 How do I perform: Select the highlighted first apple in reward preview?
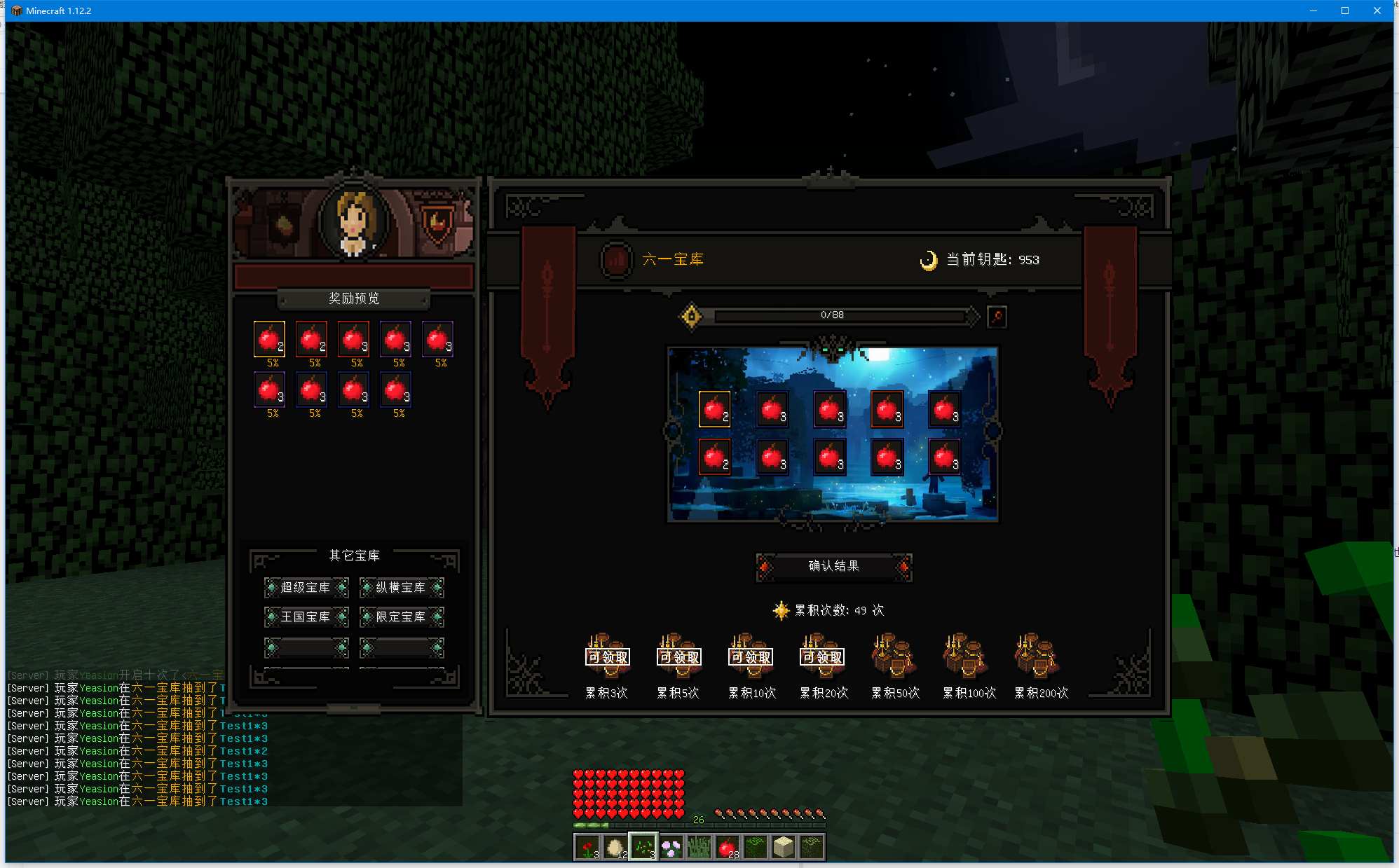(x=269, y=339)
